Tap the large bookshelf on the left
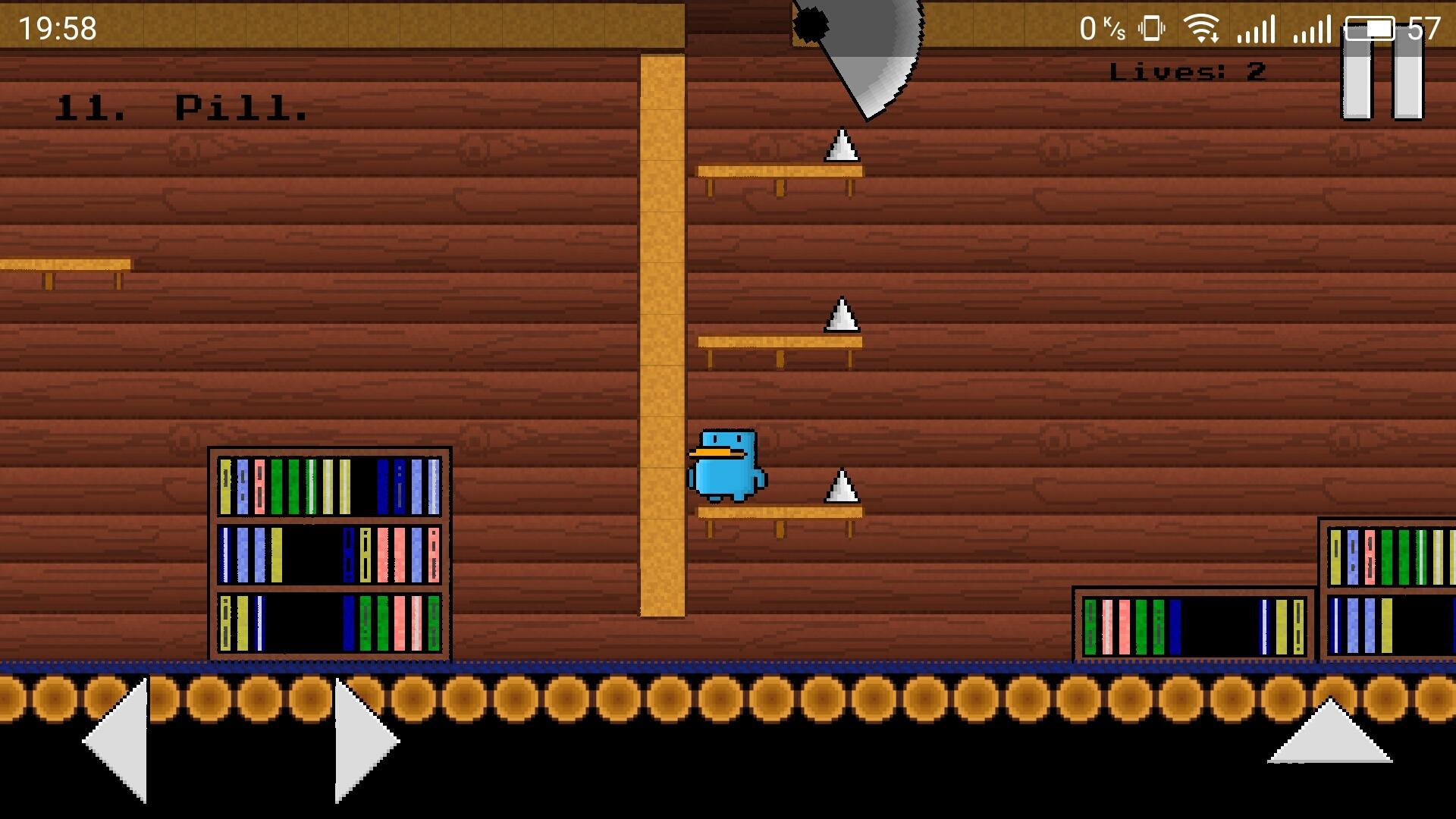This screenshot has width=1456, height=819. [x=330, y=554]
